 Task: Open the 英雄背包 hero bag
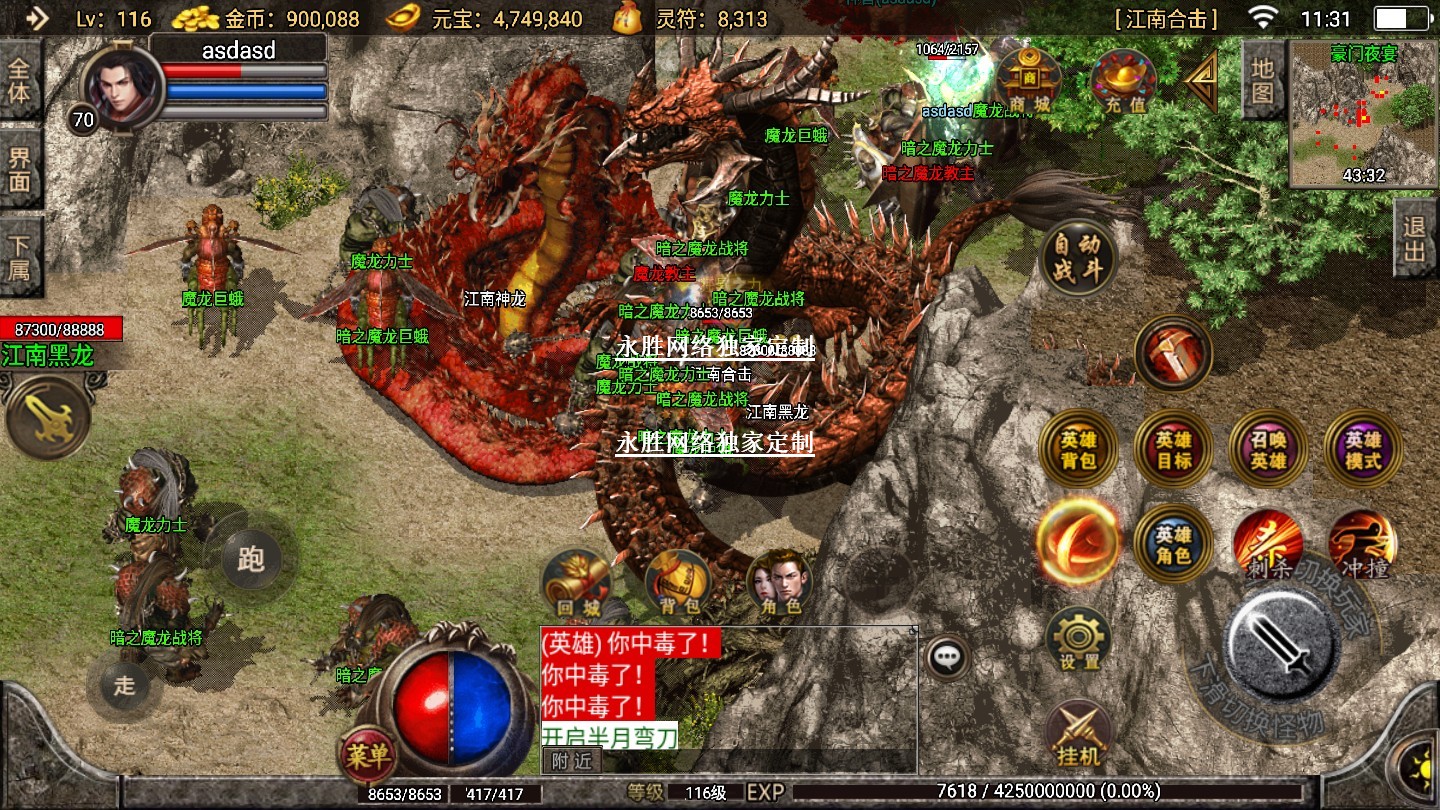click(x=1078, y=448)
